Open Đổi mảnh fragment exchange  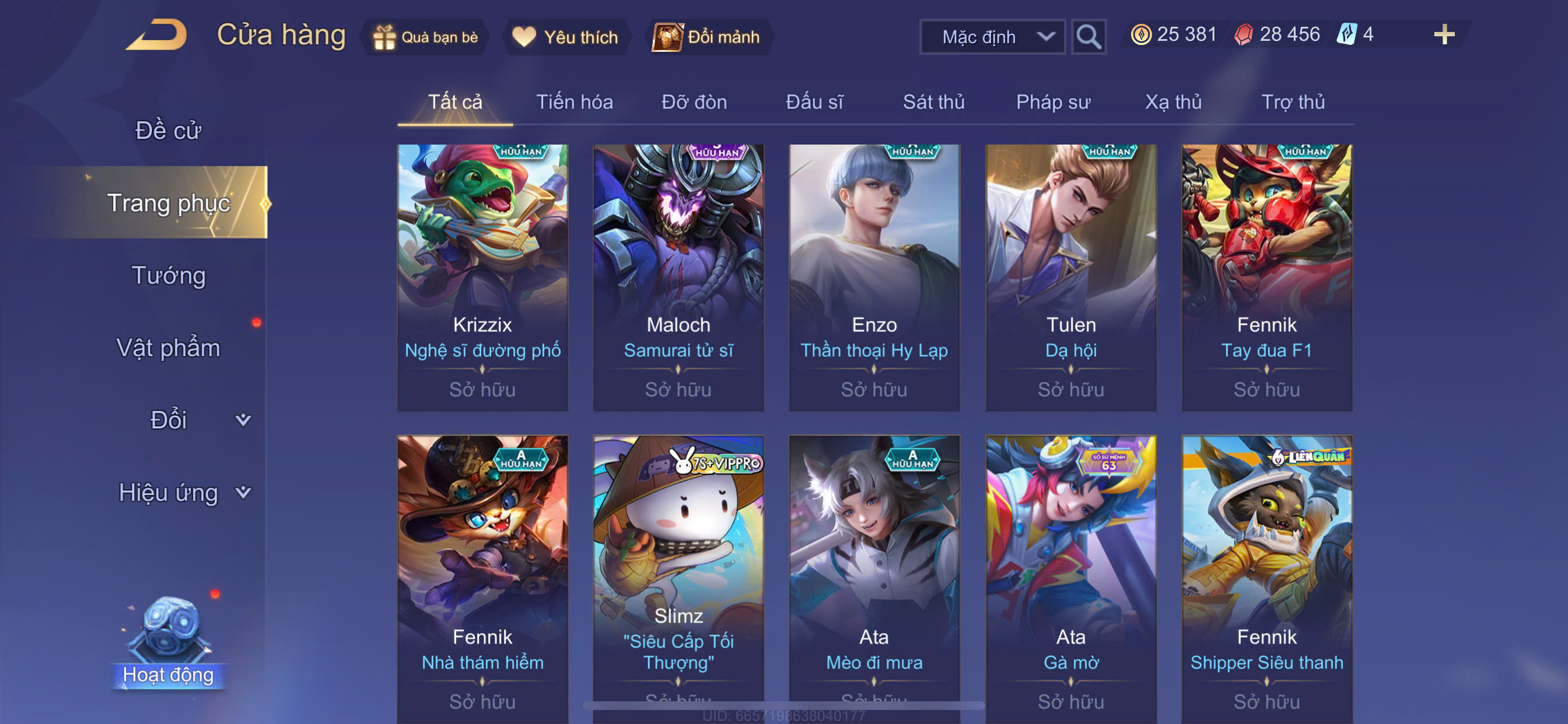708,37
